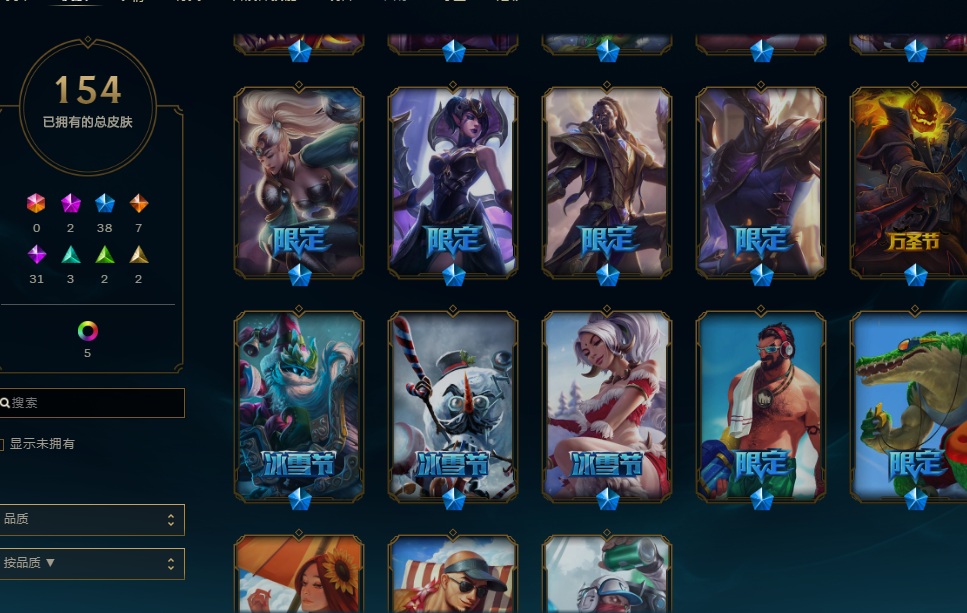The image size is (967, 613).
Task: Pick the Pool Party Graves skin card
Action: point(761,405)
